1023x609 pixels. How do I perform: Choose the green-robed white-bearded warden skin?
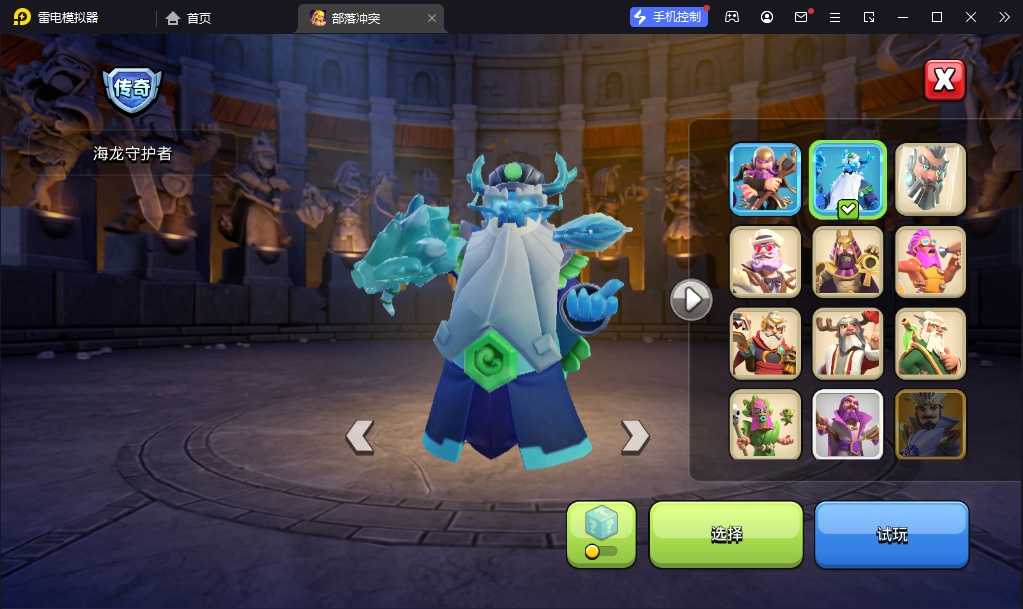click(x=930, y=343)
